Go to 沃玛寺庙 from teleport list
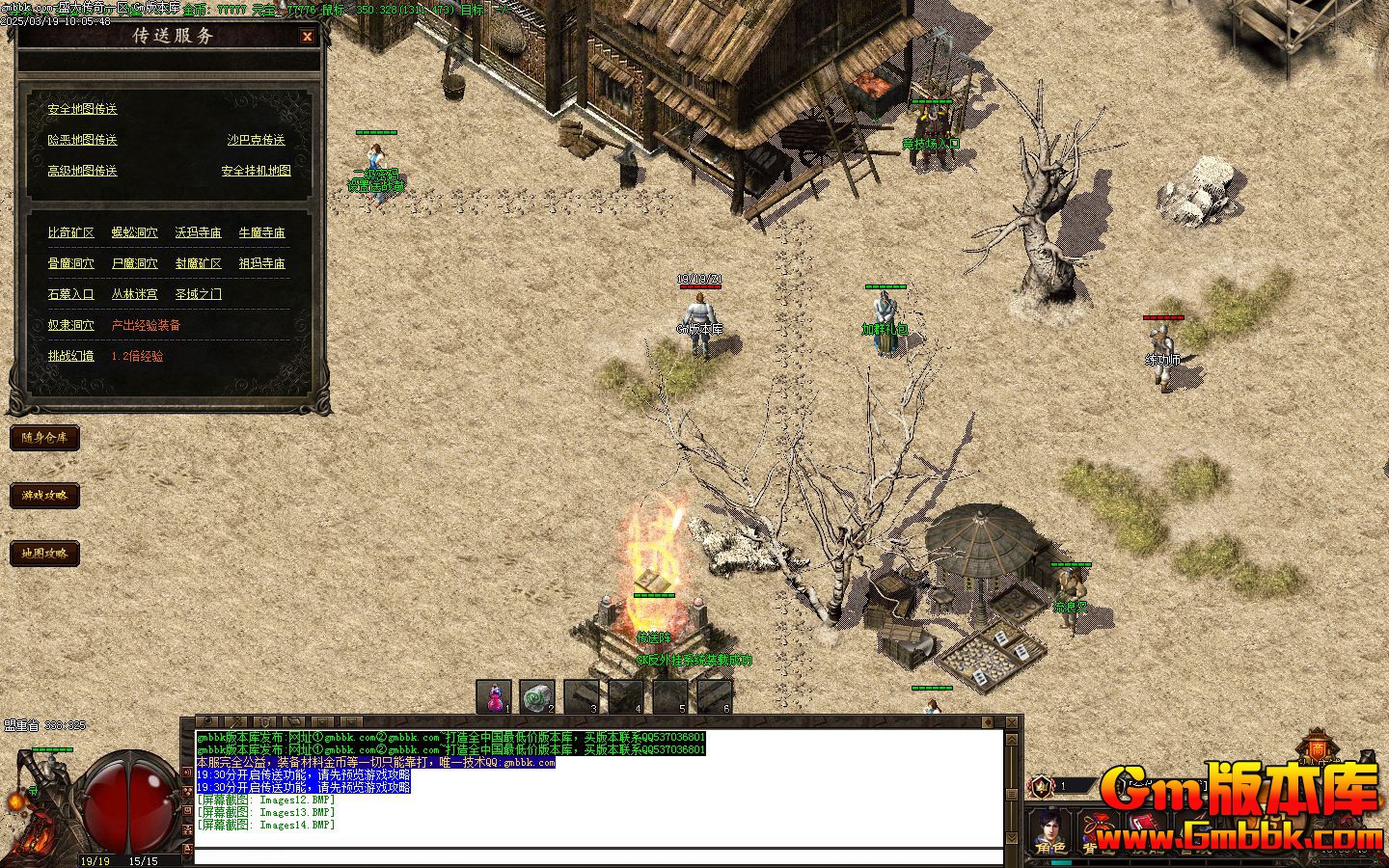1389x868 pixels. pyautogui.click(x=198, y=232)
